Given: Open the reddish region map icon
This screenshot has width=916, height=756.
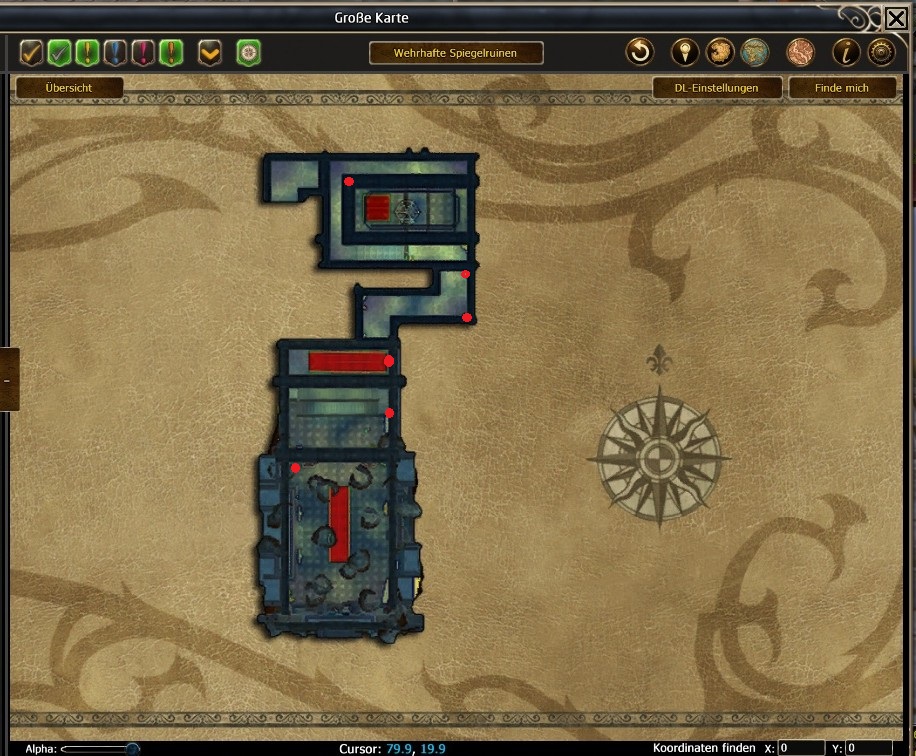Looking at the screenshot, I should point(801,52).
